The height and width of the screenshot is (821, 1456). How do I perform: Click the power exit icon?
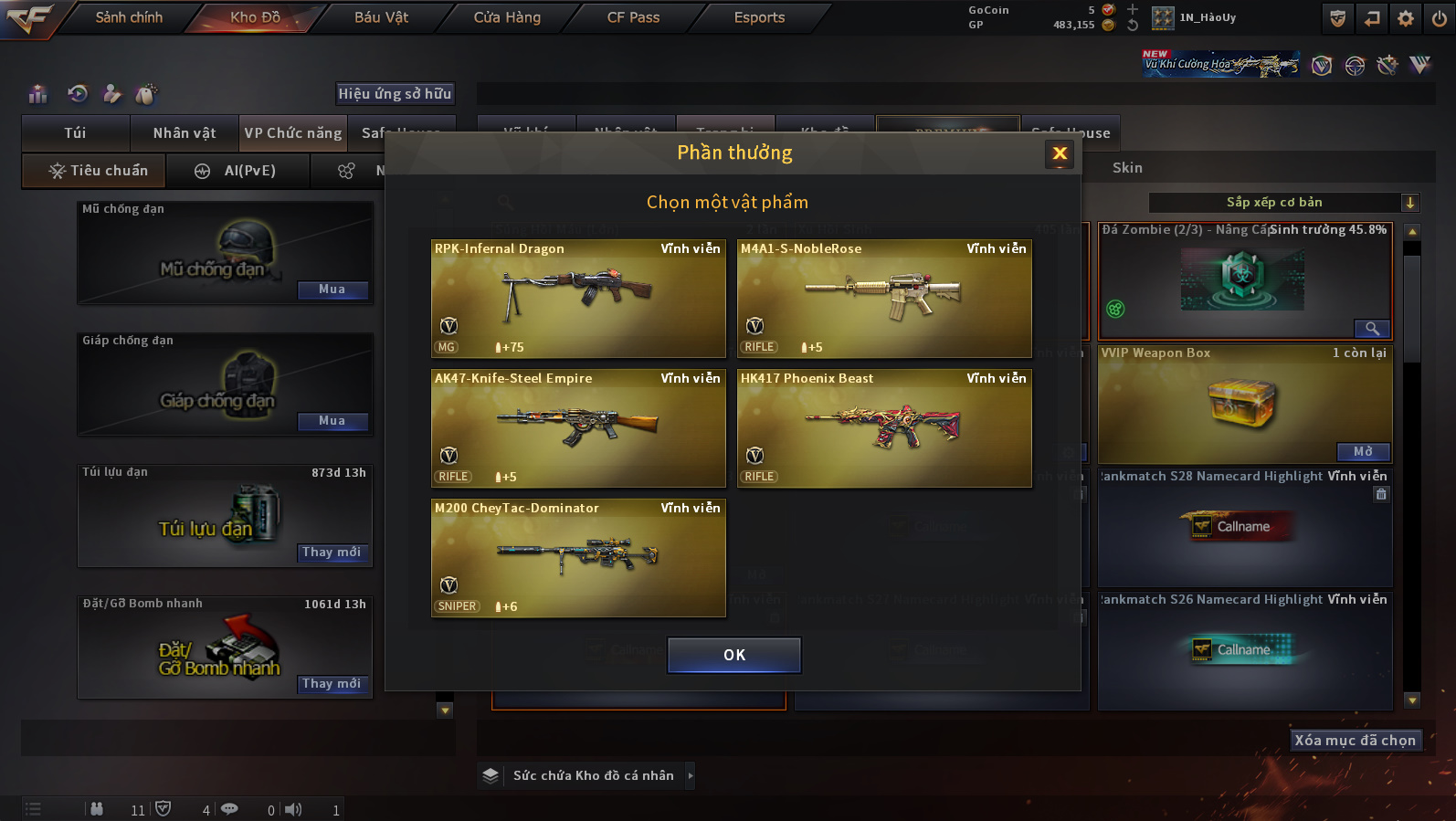click(1439, 18)
